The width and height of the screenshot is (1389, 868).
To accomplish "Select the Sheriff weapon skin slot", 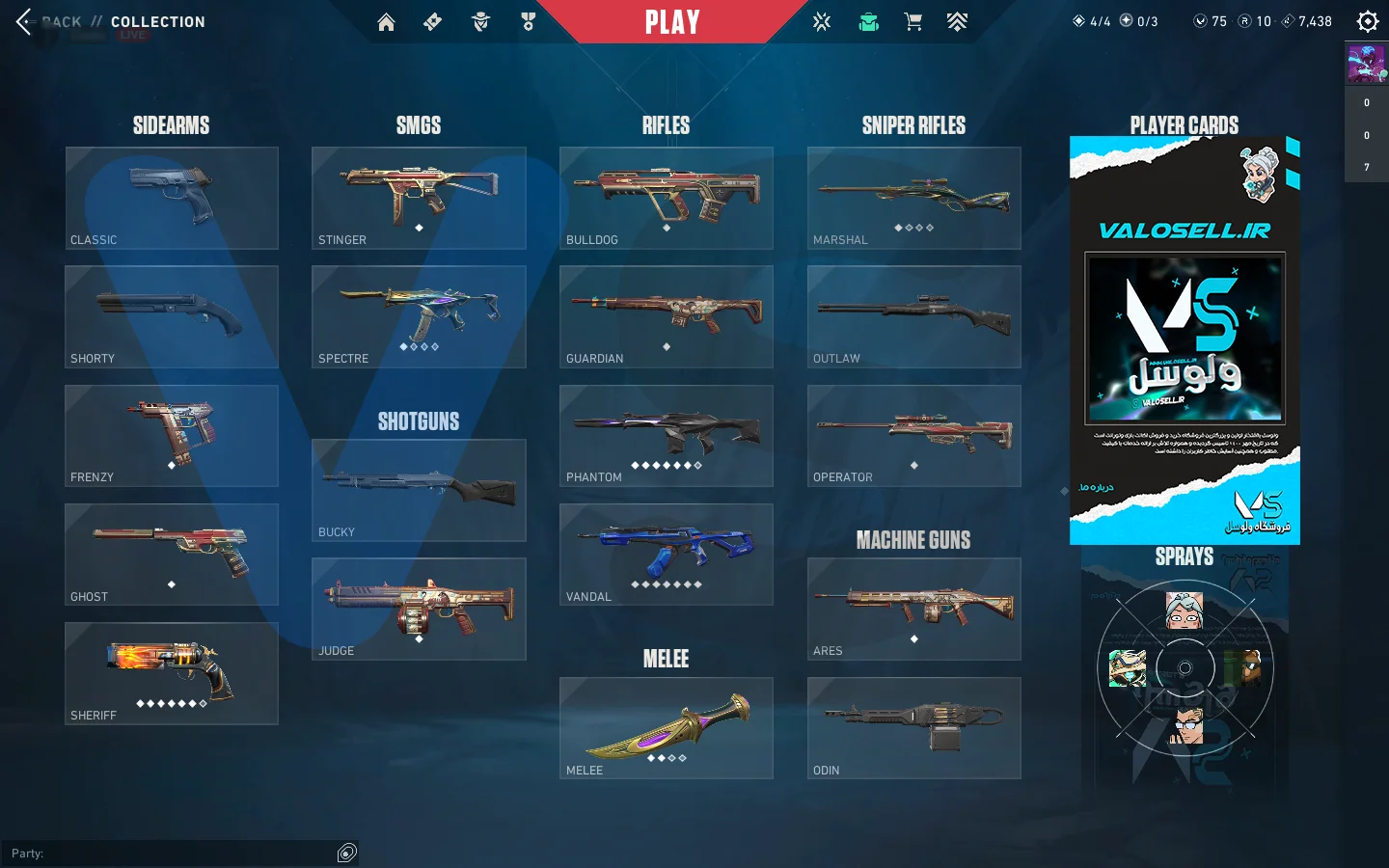I will [172, 673].
